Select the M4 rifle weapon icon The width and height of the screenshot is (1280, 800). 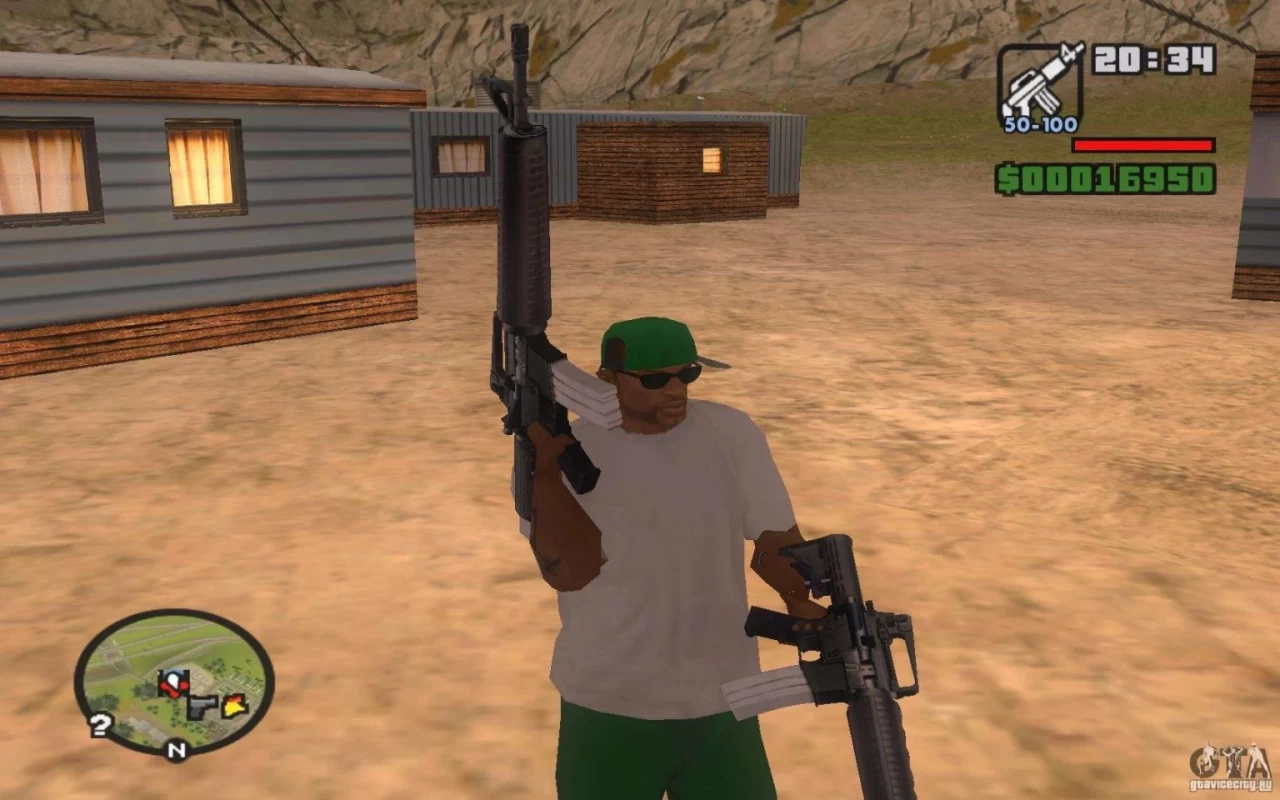[x=1040, y=84]
